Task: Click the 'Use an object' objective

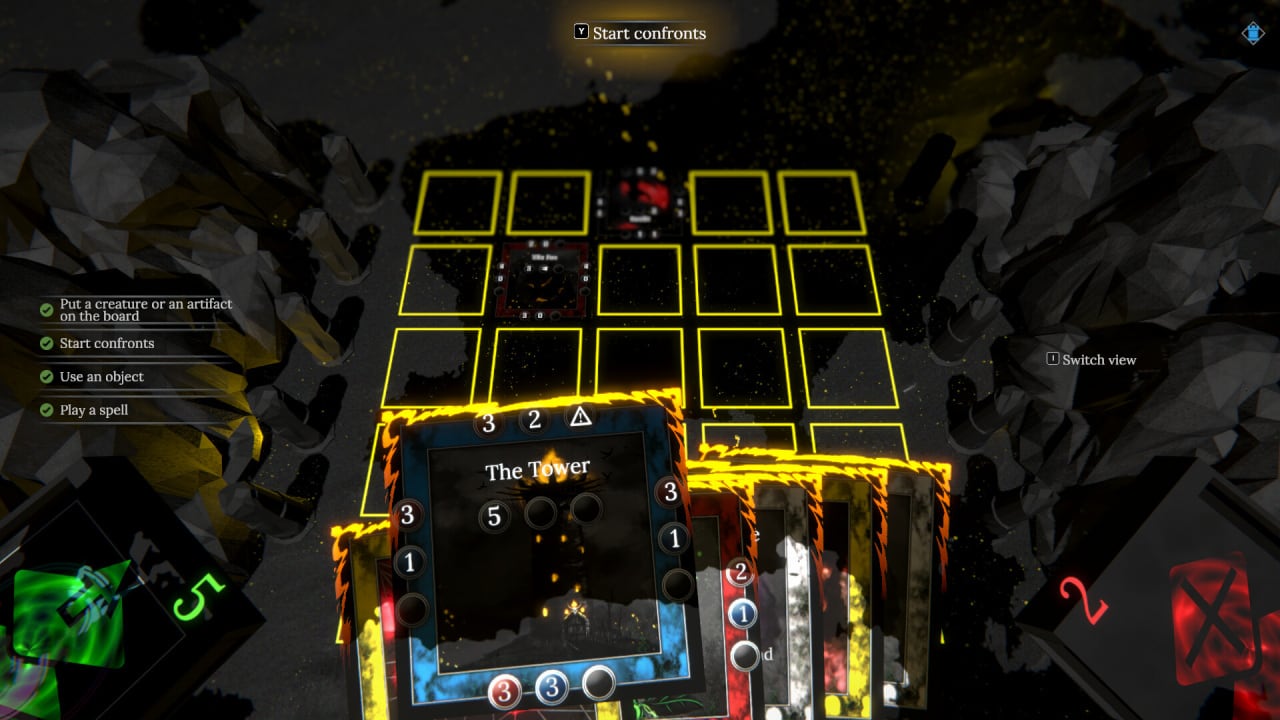Action: coord(101,377)
